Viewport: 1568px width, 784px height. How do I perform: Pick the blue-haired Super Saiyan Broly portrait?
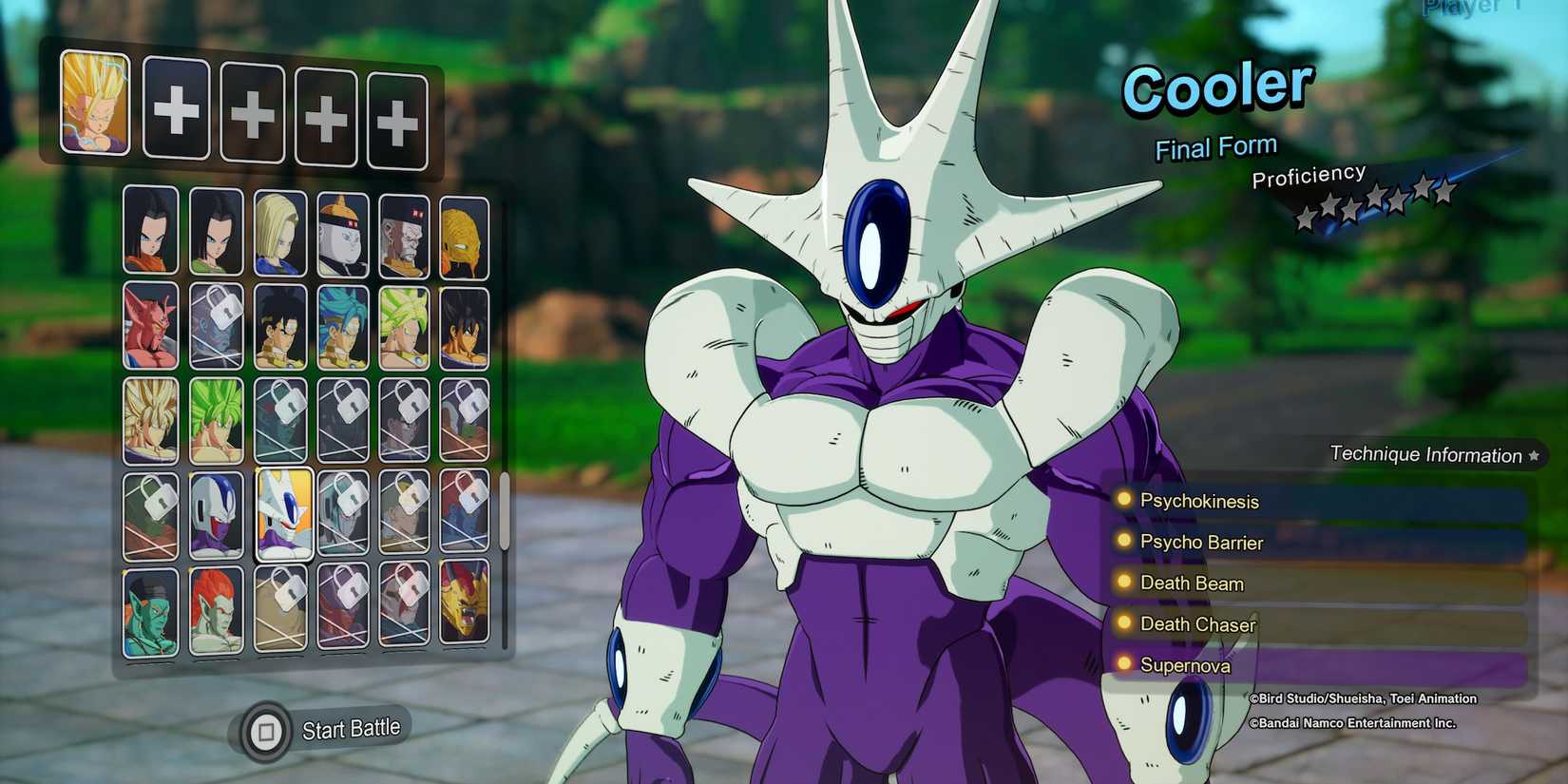(x=343, y=327)
